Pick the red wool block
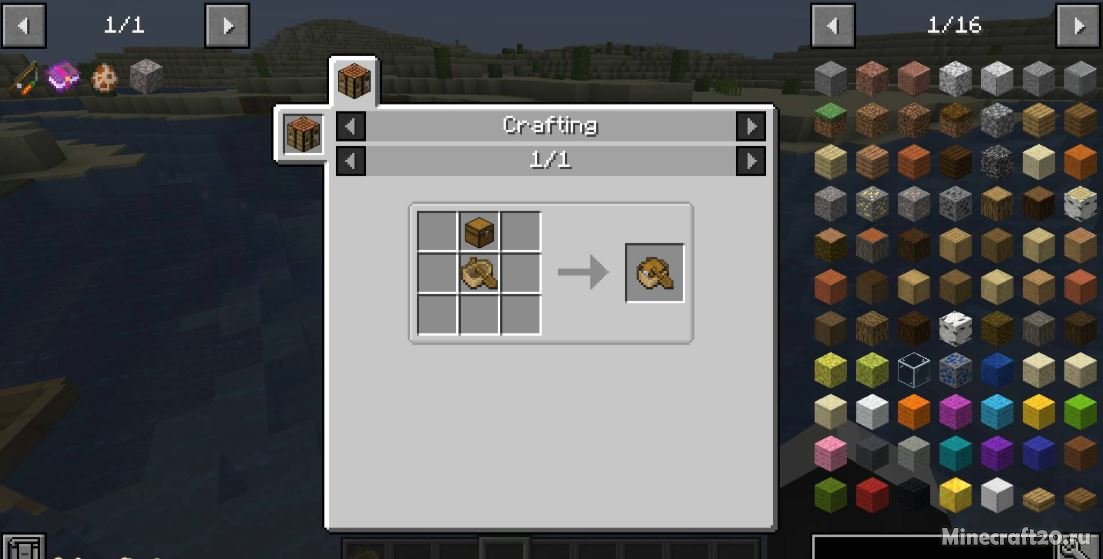Image resolution: width=1103 pixels, height=559 pixels. (x=872, y=494)
